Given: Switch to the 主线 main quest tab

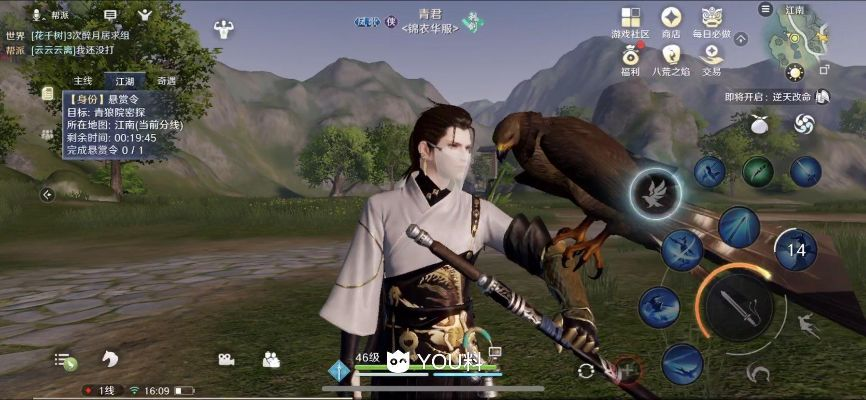Looking at the screenshot, I should point(83,81).
